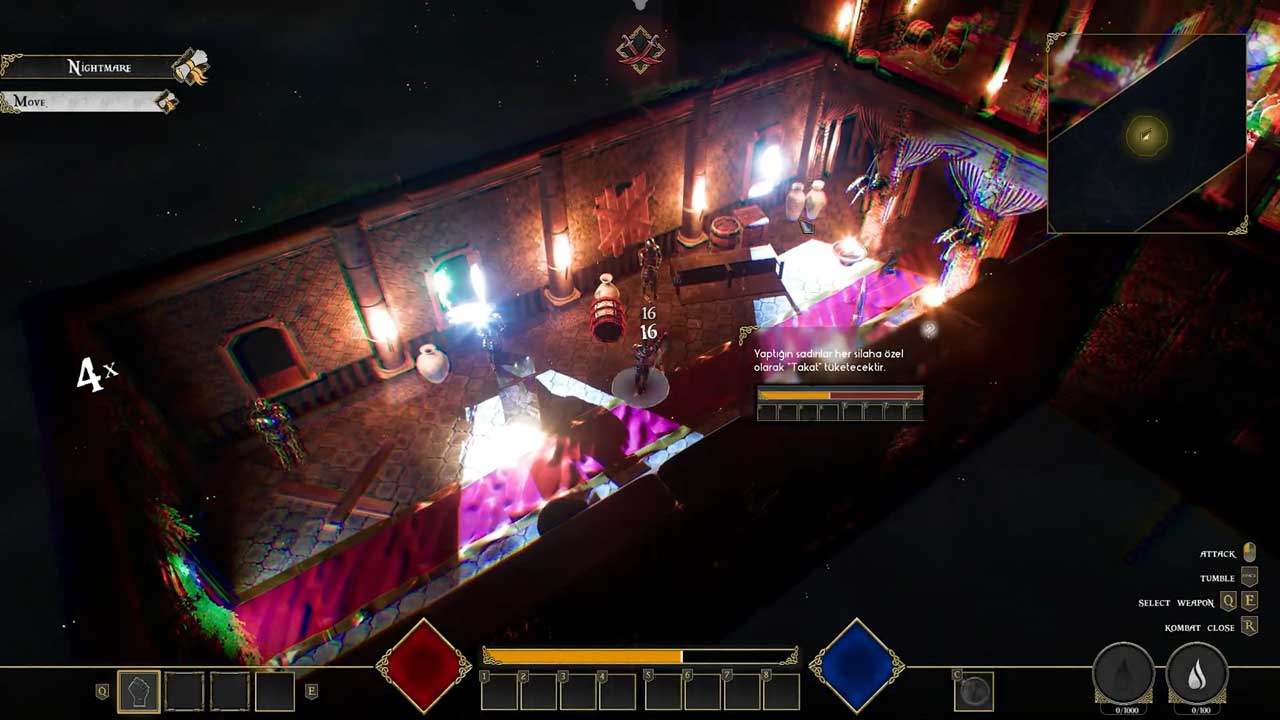Click the crossed-swords emblem at top center
1280x720 pixels.
click(x=640, y=49)
